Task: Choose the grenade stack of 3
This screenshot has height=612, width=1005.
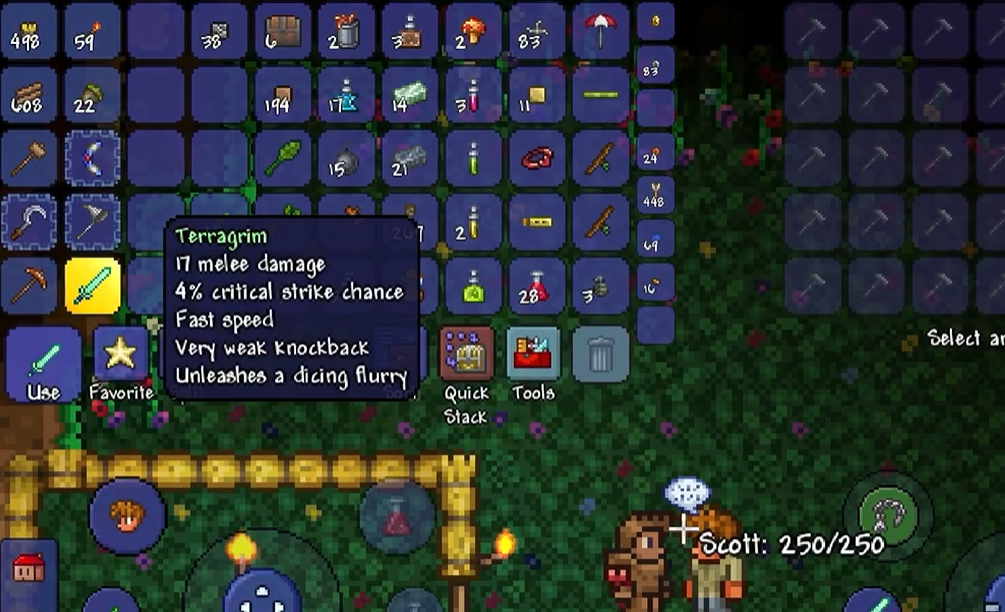Action: pos(601,285)
